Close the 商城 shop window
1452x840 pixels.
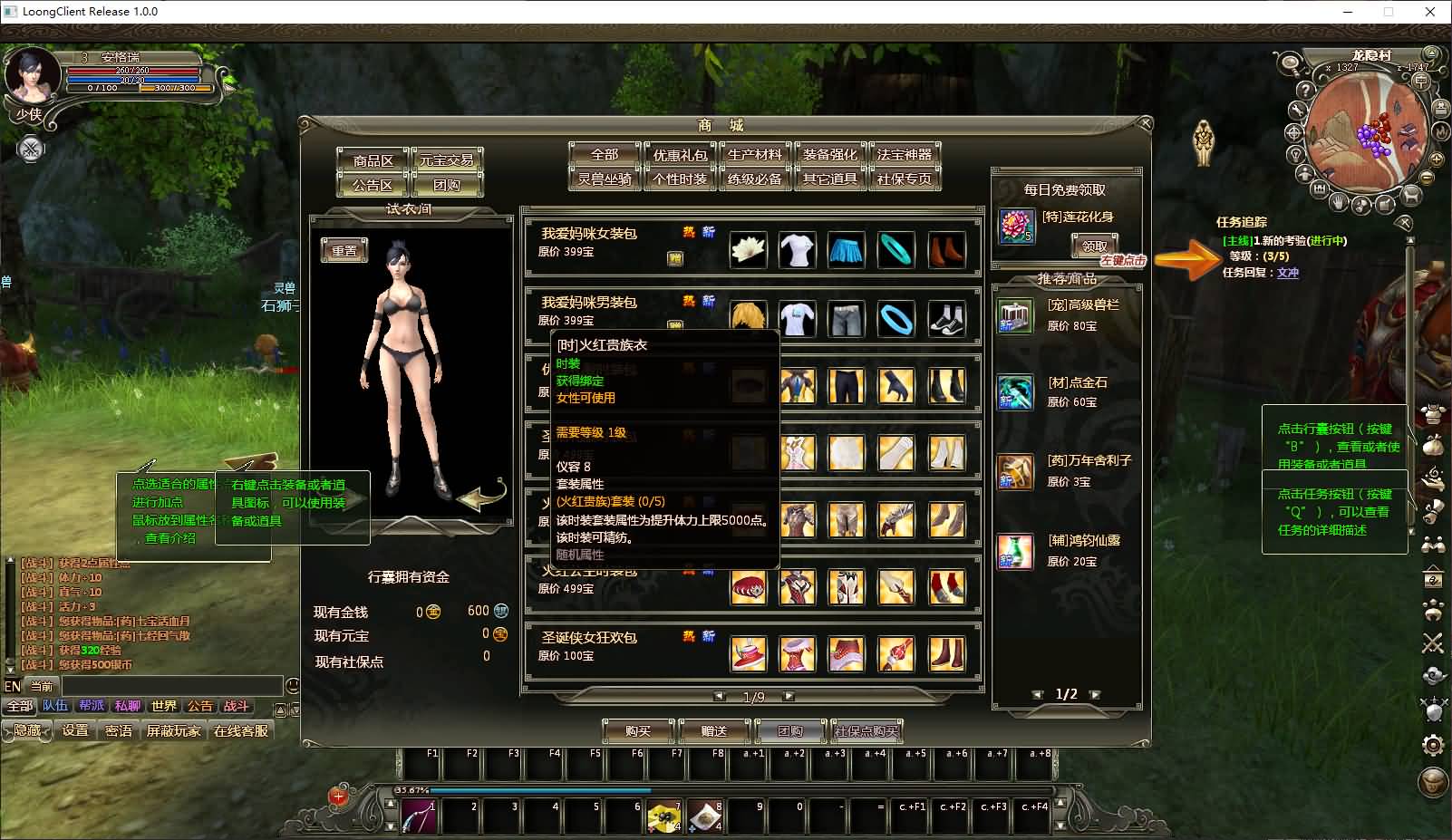point(1145,123)
